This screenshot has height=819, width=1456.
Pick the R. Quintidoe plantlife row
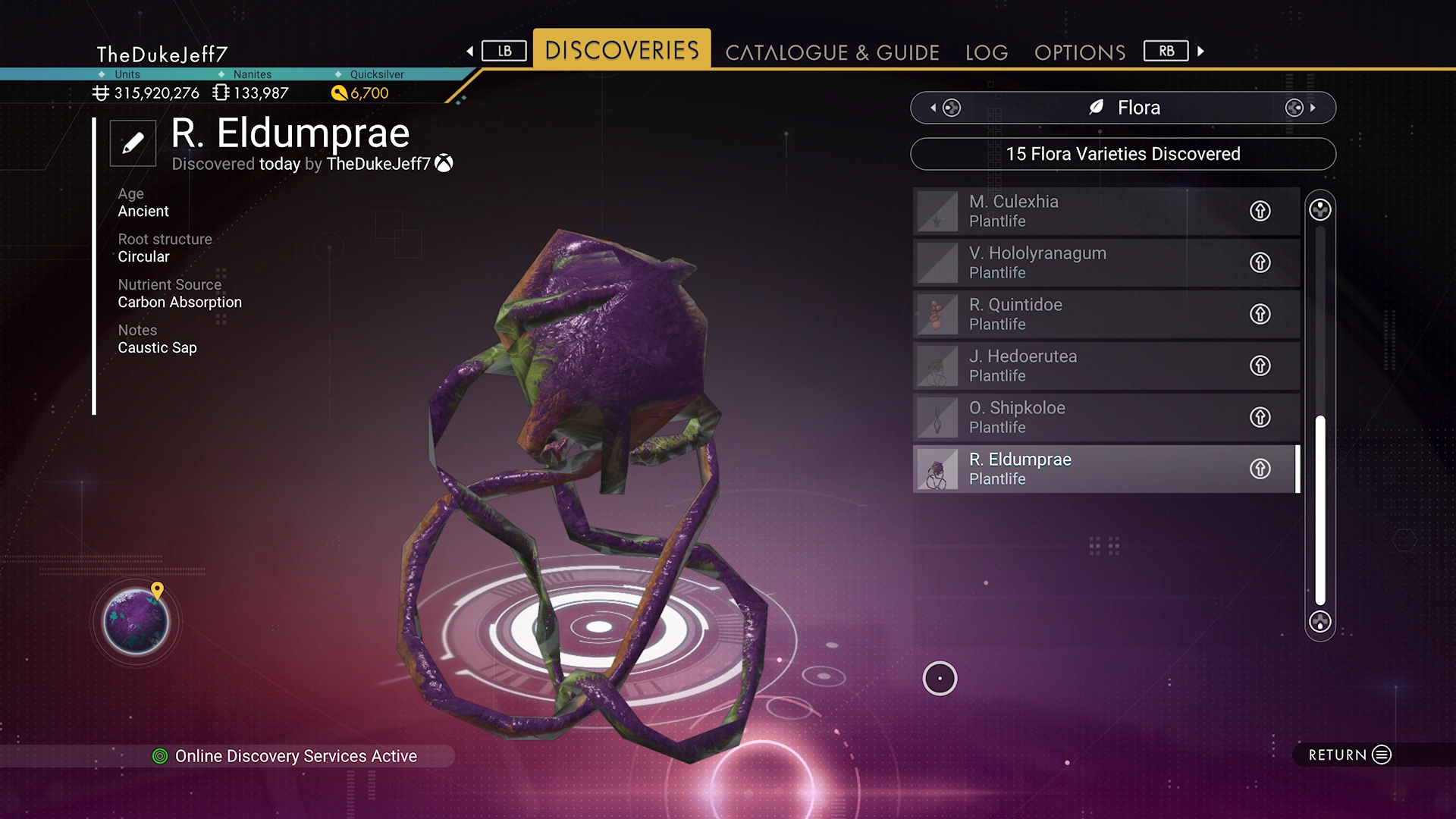coord(1077,314)
